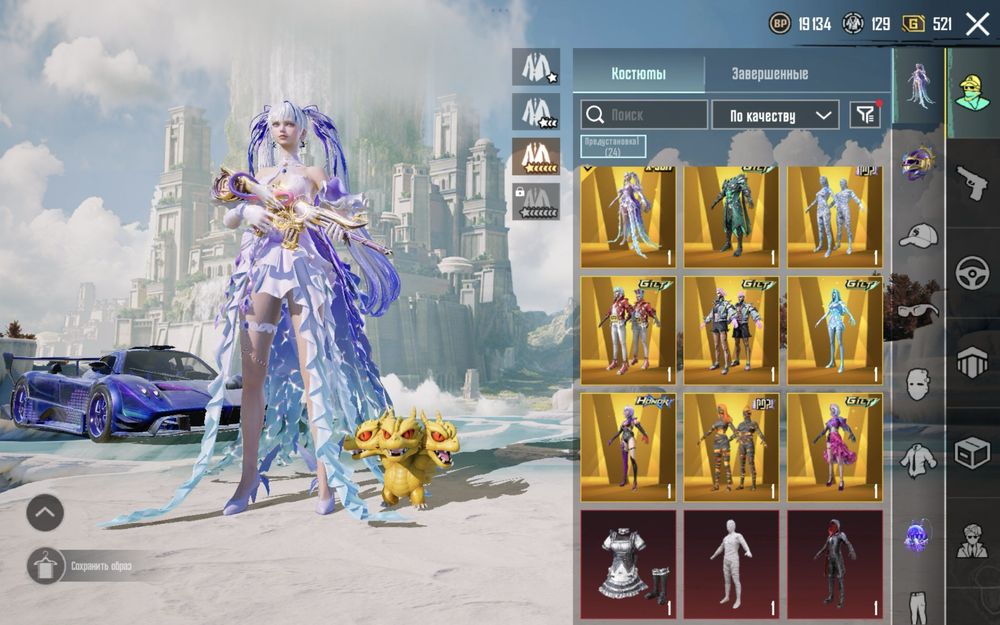Open the sunglasses category

point(918,310)
